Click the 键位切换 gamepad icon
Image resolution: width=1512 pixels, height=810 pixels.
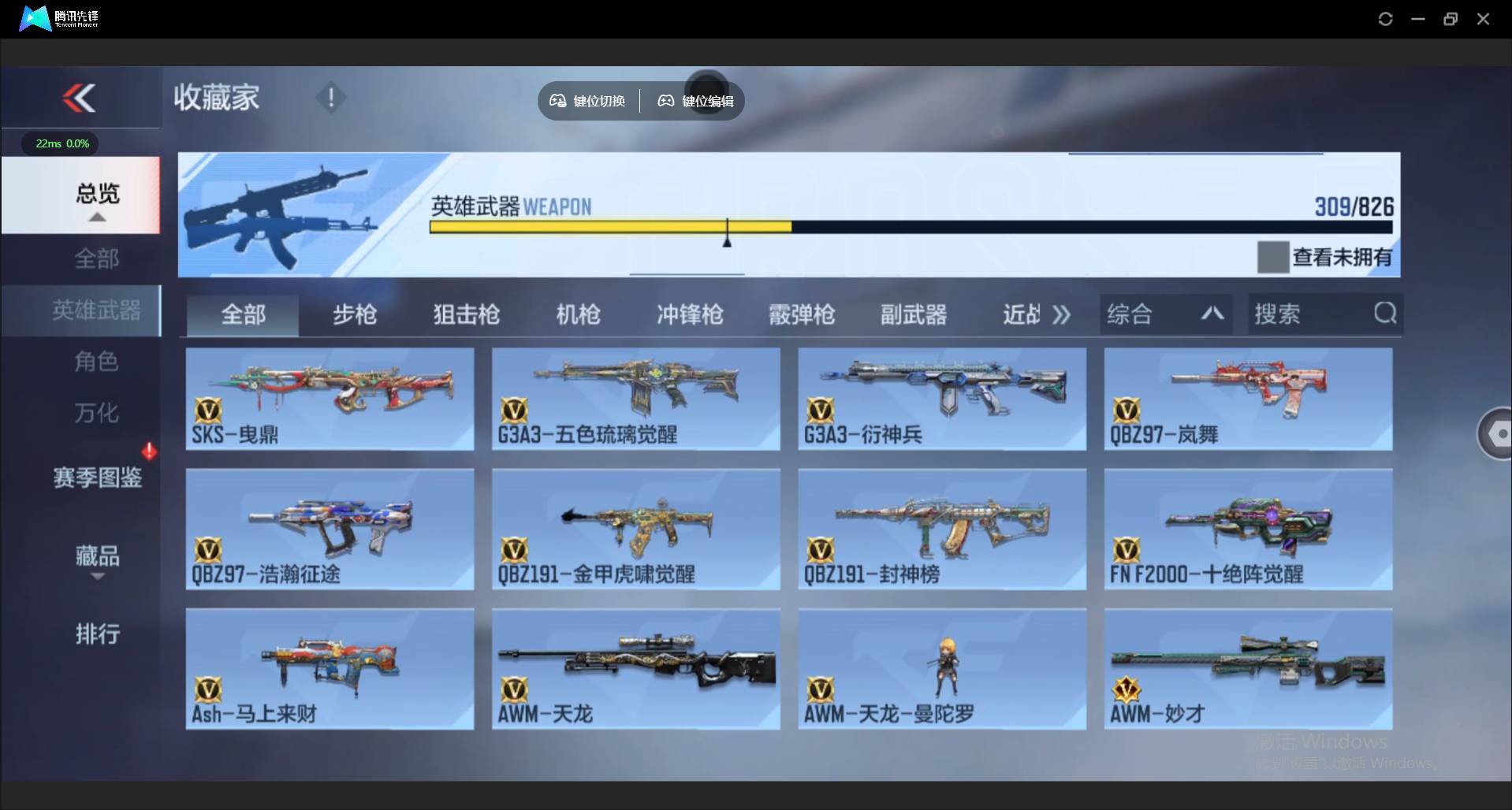pyautogui.click(x=558, y=101)
